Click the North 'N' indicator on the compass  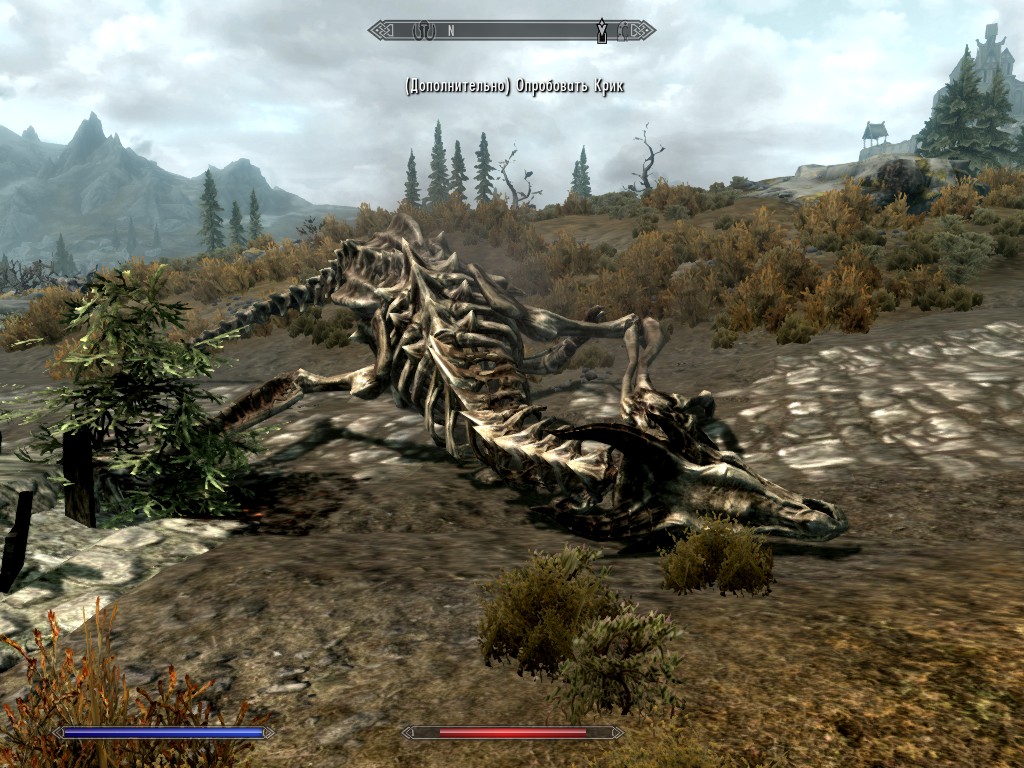[x=451, y=31]
